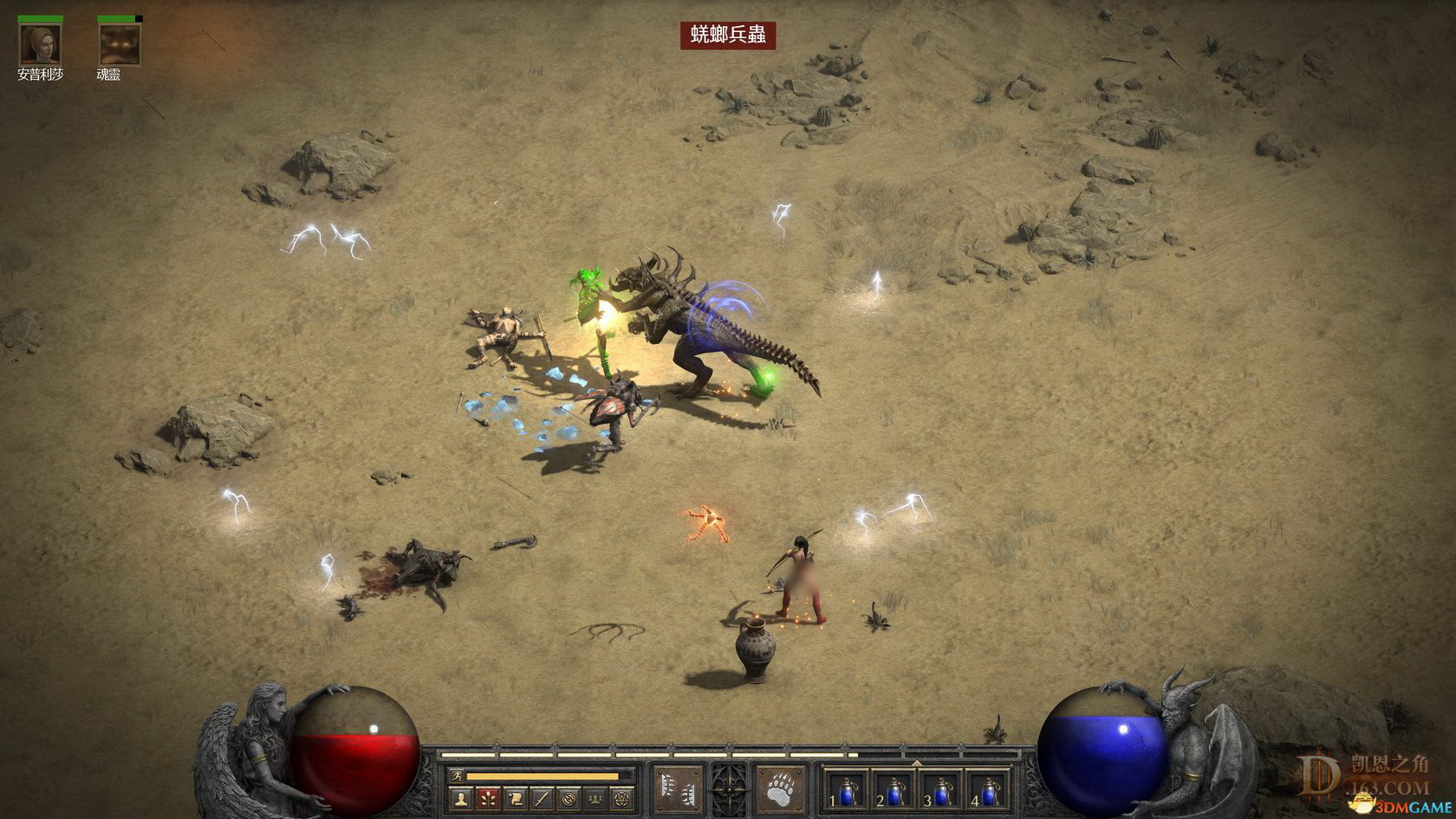
Task: Open the character screen silhouette button
Action: click(461, 798)
